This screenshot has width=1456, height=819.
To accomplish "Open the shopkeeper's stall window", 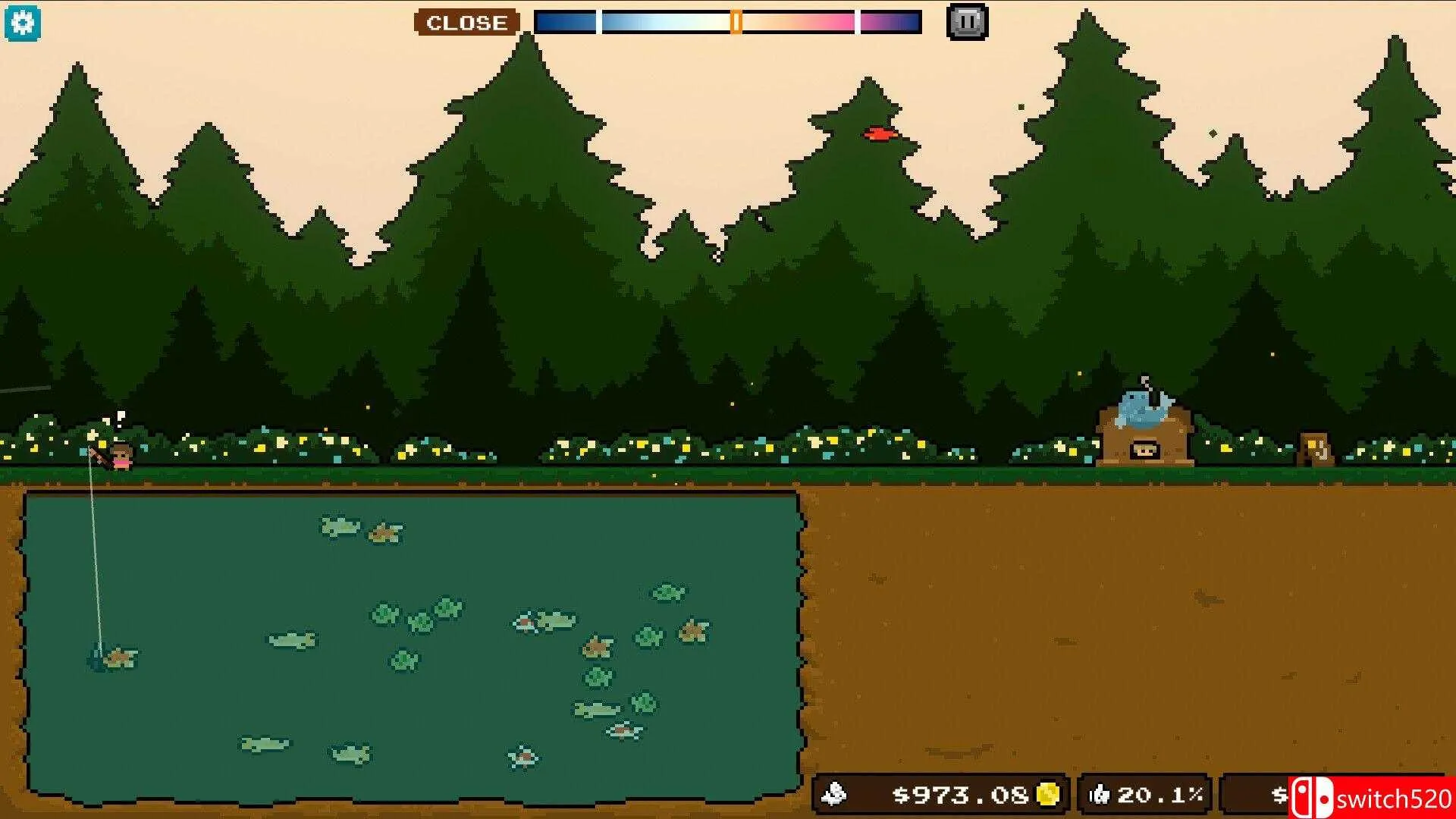I will tap(1145, 449).
